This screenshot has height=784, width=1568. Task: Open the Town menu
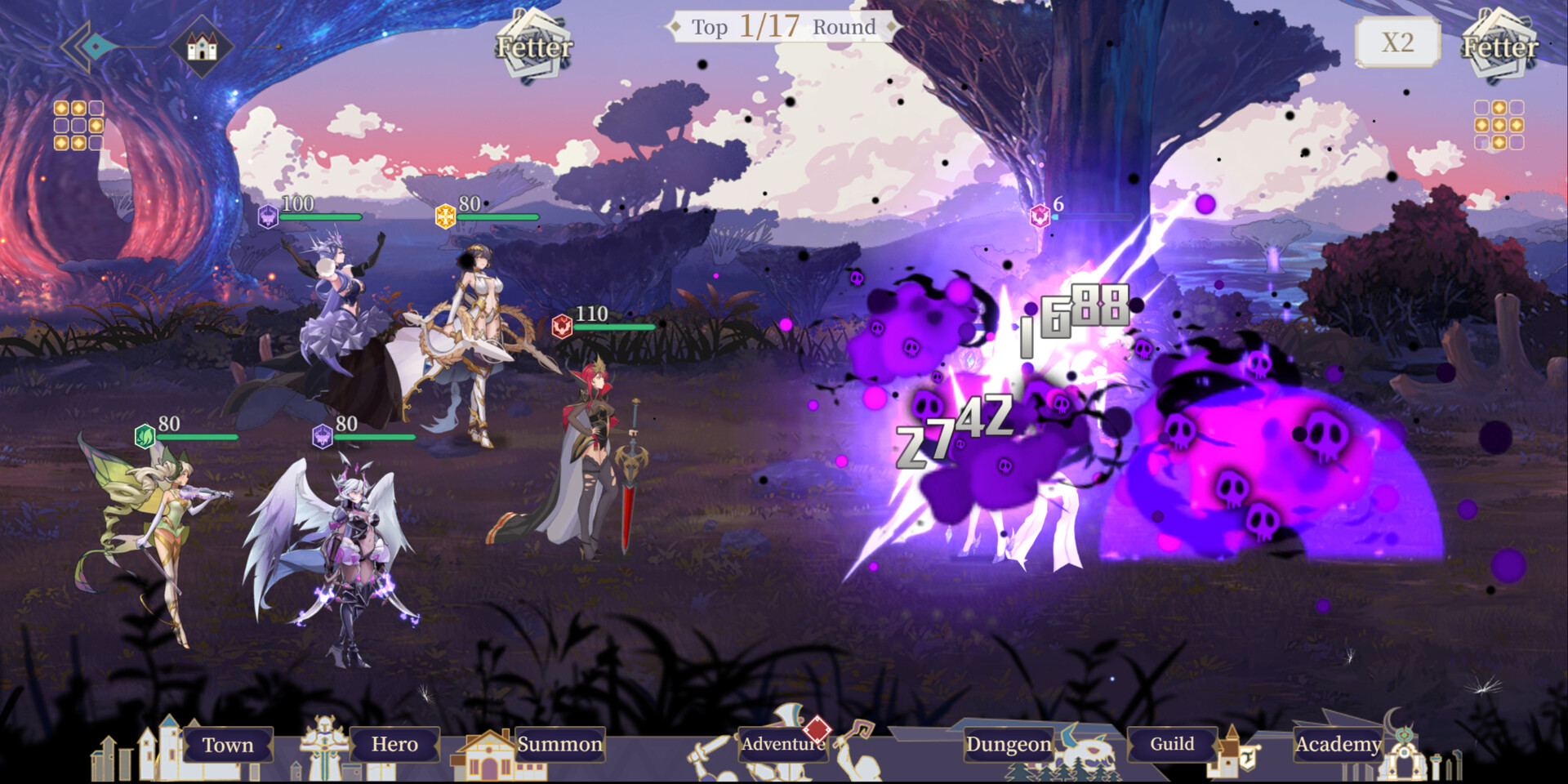227,746
